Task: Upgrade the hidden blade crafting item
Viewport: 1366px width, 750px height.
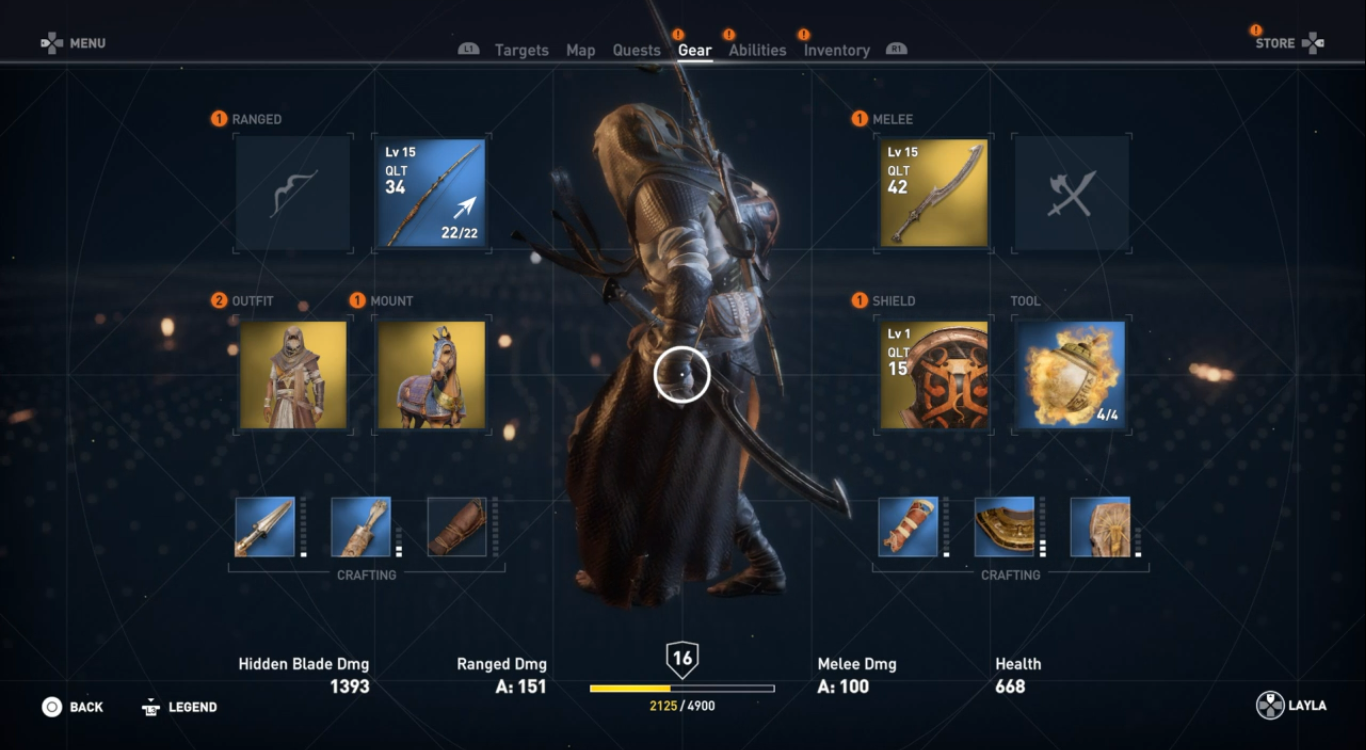Action: click(265, 527)
